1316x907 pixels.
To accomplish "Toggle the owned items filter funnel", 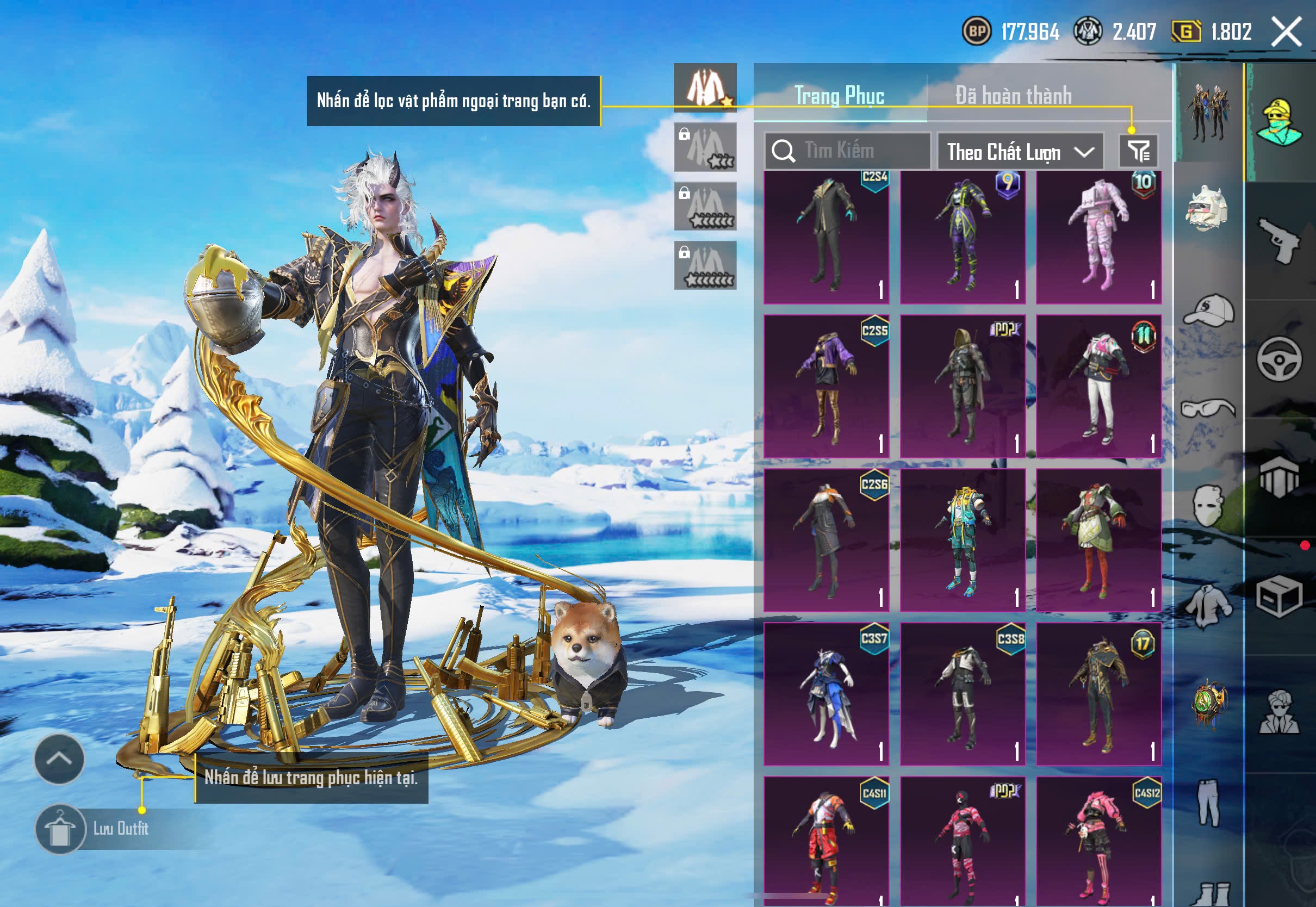I will click(x=1138, y=151).
